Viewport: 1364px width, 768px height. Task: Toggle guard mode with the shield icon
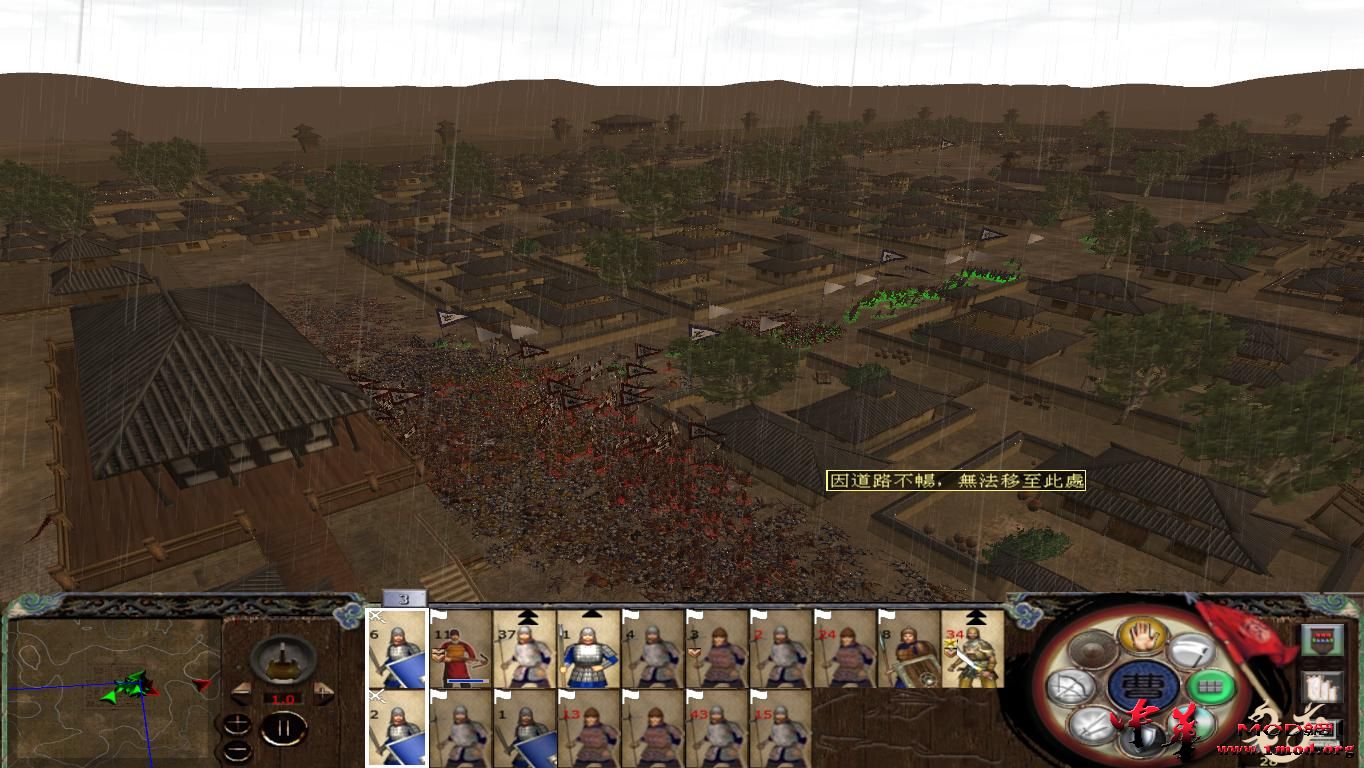[1141, 740]
